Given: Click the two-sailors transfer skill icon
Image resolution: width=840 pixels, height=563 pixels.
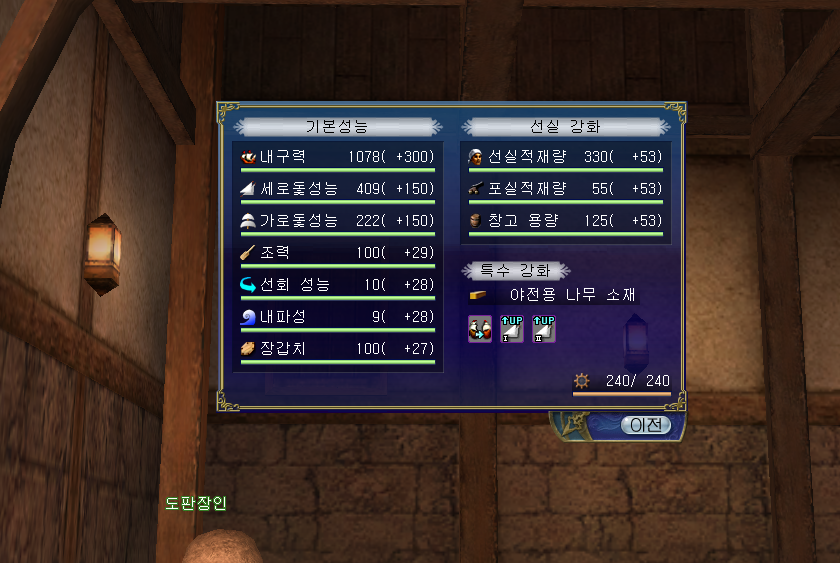Looking at the screenshot, I should click(x=480, y=328).
